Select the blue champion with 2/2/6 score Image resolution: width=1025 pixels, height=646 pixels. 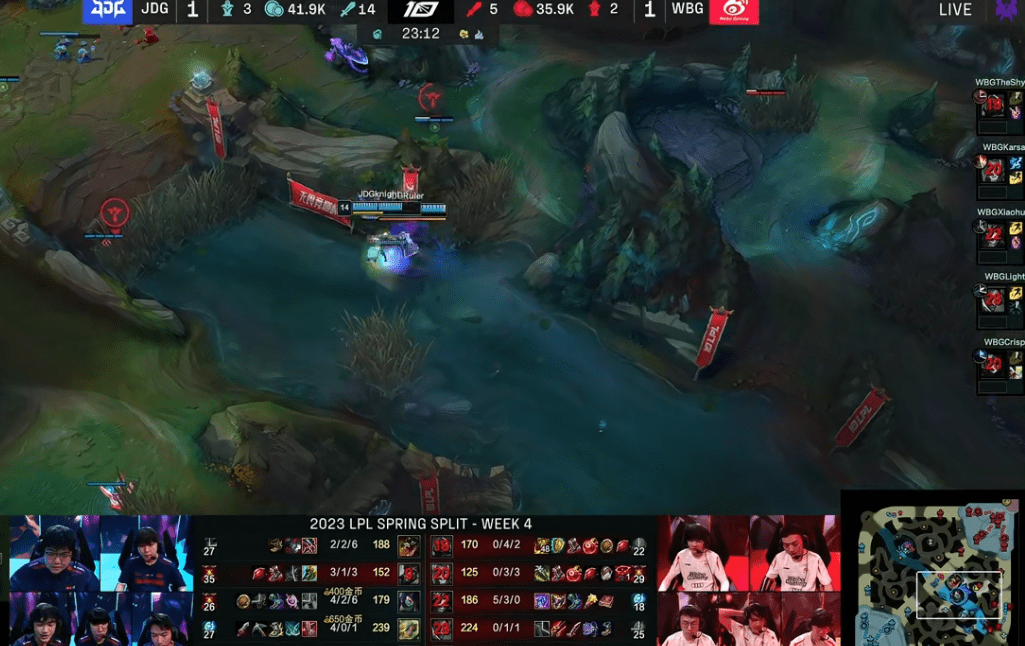pyautogui.click(x=408, y=546)
